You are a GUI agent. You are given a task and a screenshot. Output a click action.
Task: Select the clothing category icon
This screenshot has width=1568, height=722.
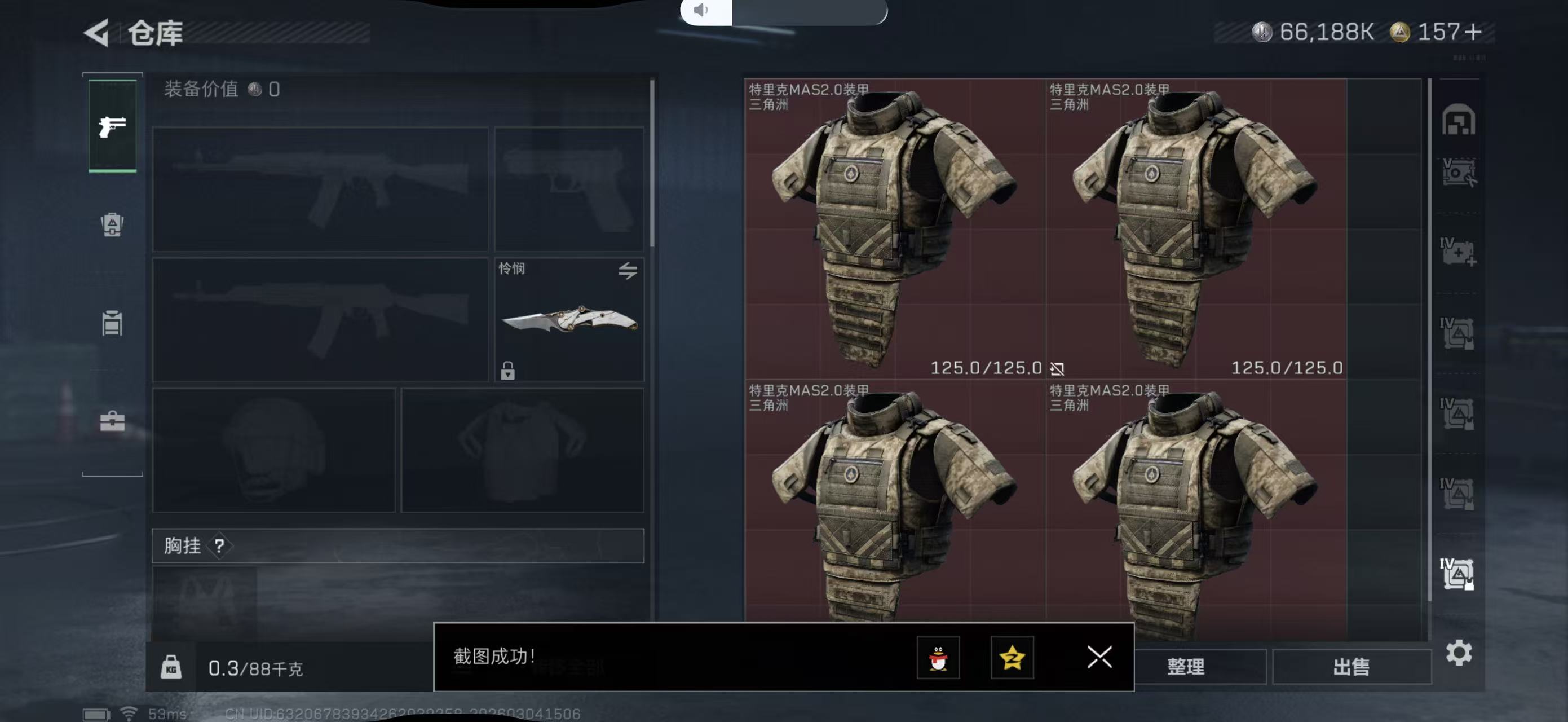tap(113, 322)
